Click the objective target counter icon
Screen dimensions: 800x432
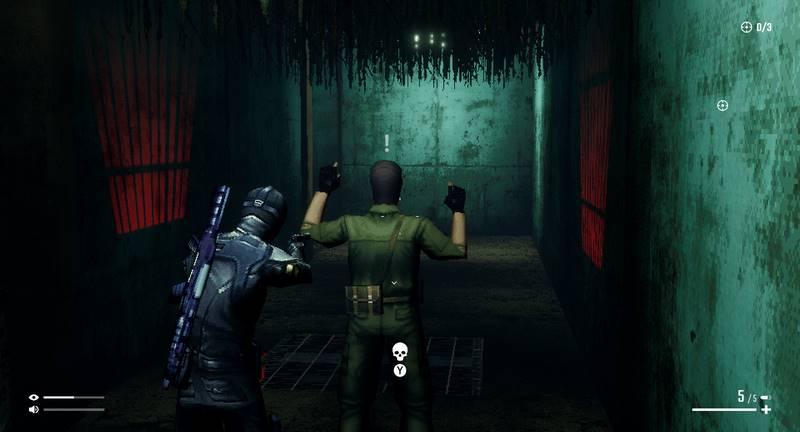746,27
